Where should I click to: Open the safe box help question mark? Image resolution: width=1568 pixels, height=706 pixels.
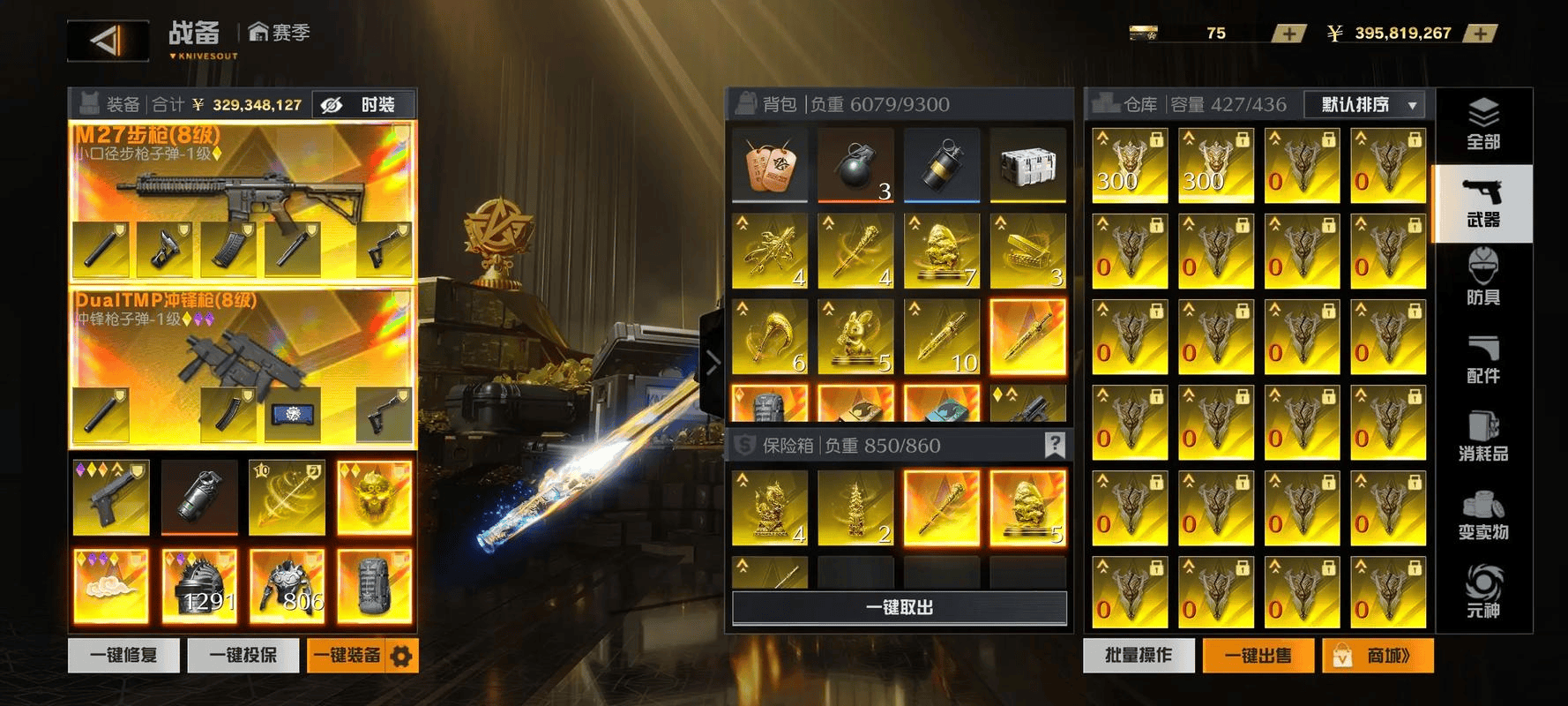click(1055, 445)
